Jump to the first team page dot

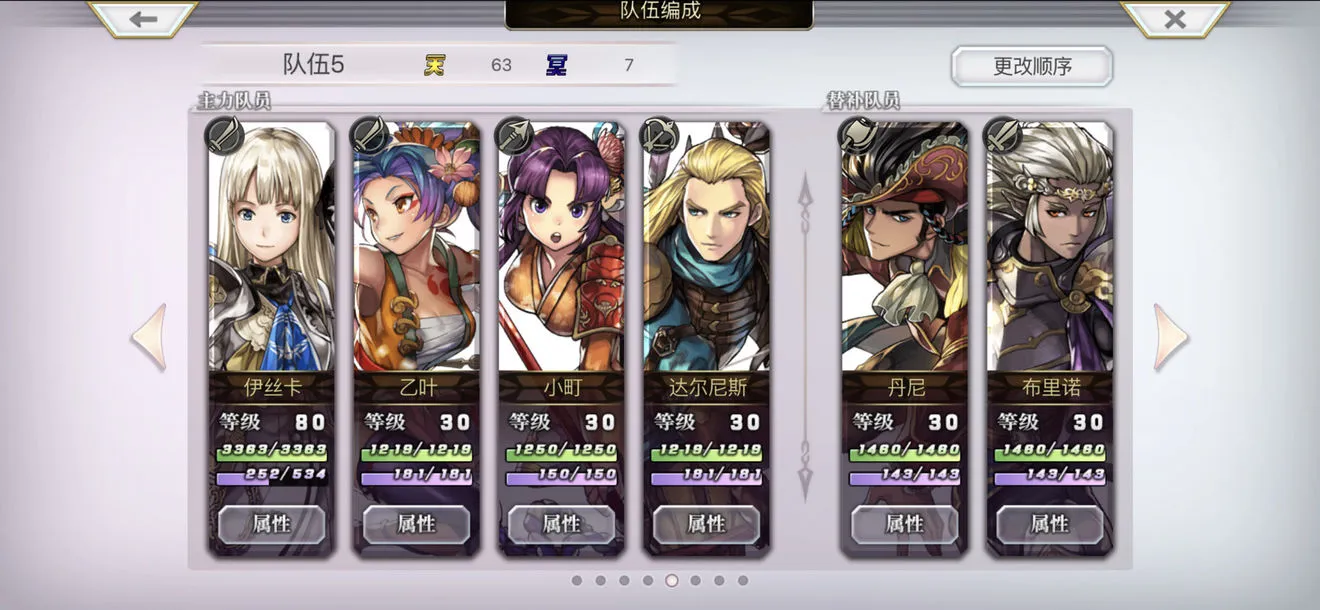click(x=576, y=580)
